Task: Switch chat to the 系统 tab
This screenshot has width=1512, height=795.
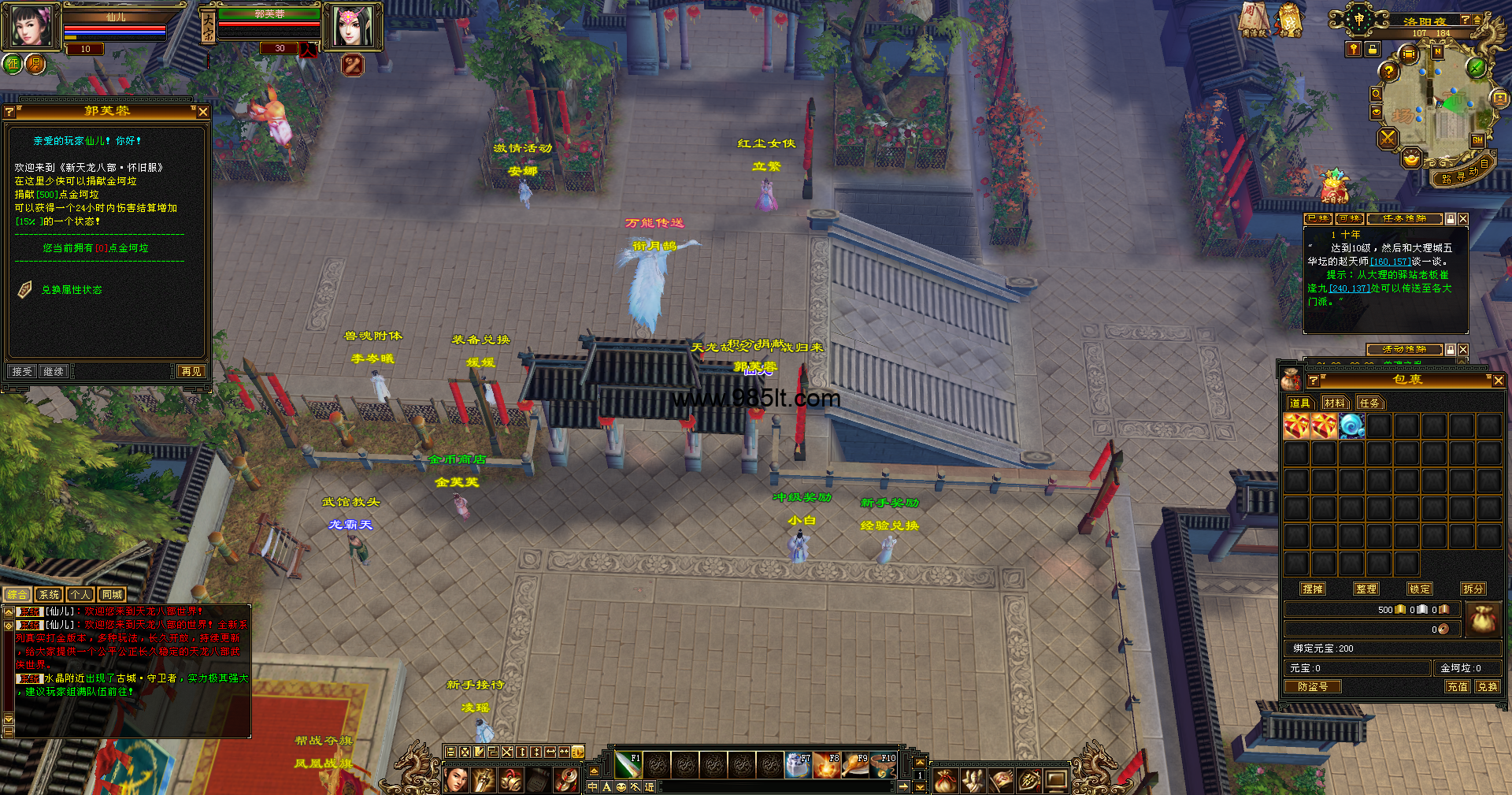Action: click(x=49, y=595)
